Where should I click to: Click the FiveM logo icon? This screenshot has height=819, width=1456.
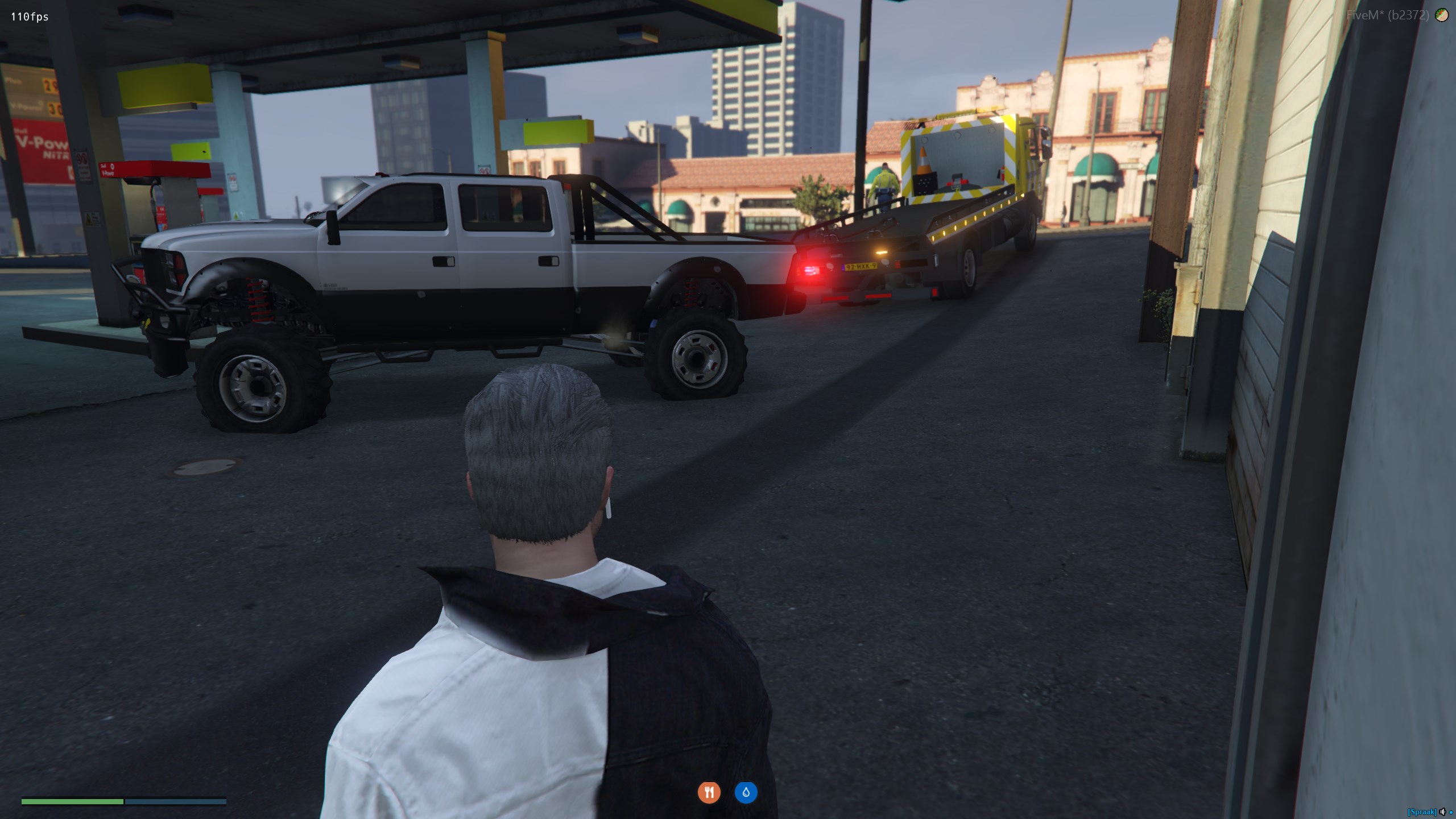1442,15
